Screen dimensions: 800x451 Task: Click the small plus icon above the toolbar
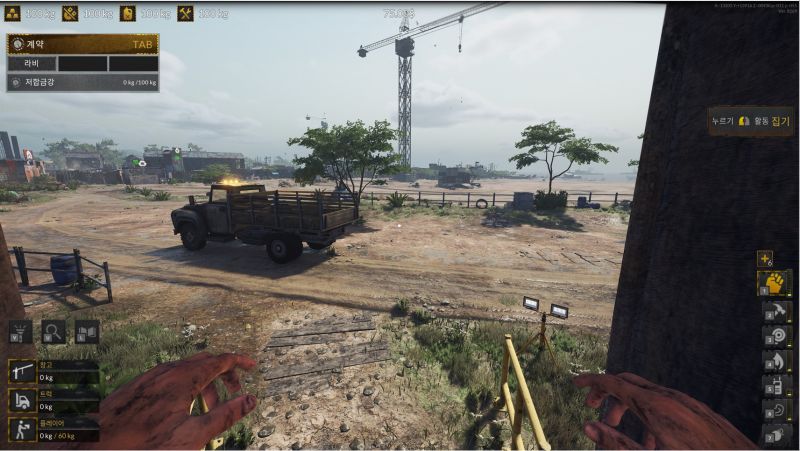click(x=765, y=258)
